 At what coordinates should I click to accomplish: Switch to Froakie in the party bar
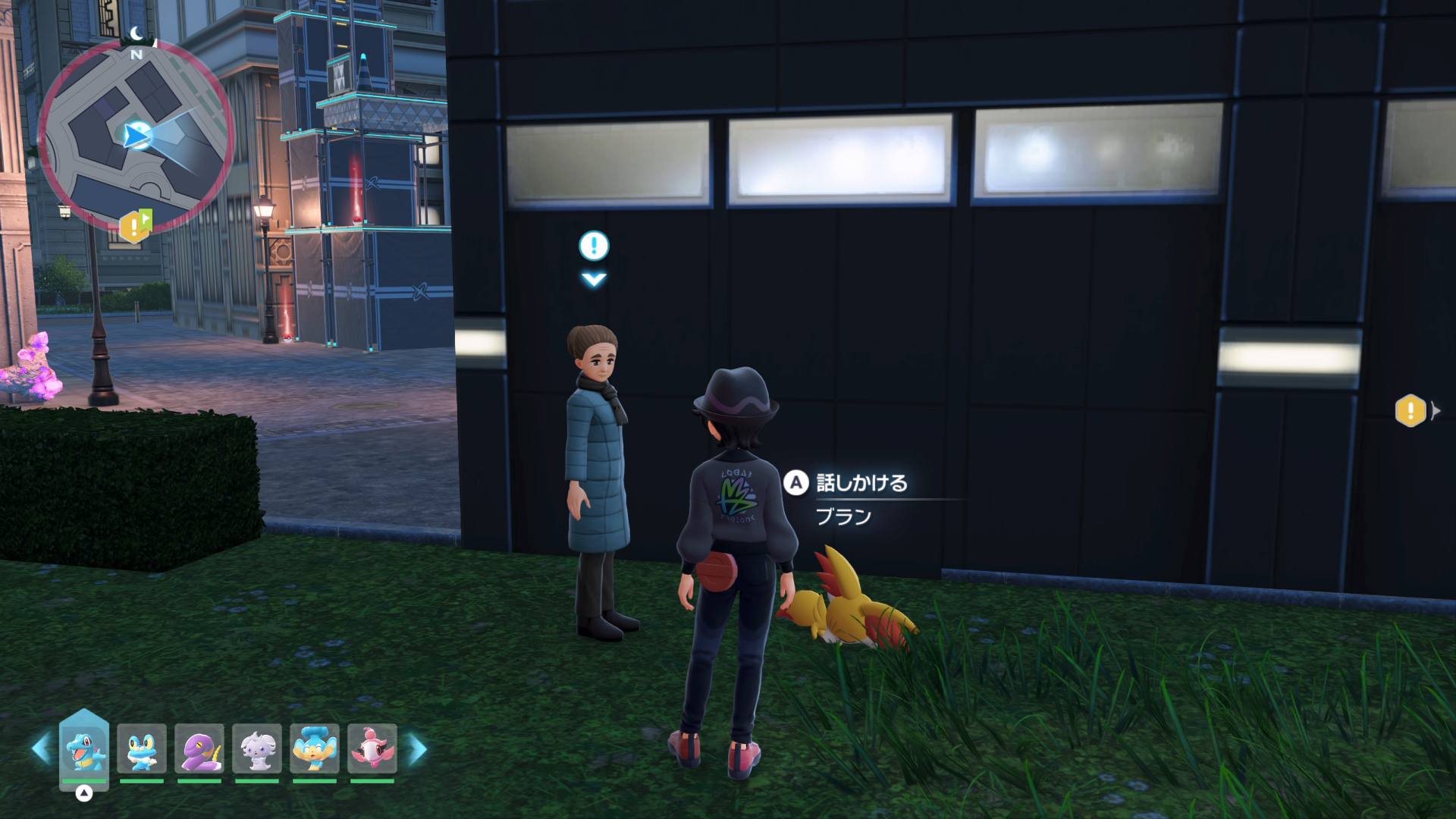click(x=142, y=748)
